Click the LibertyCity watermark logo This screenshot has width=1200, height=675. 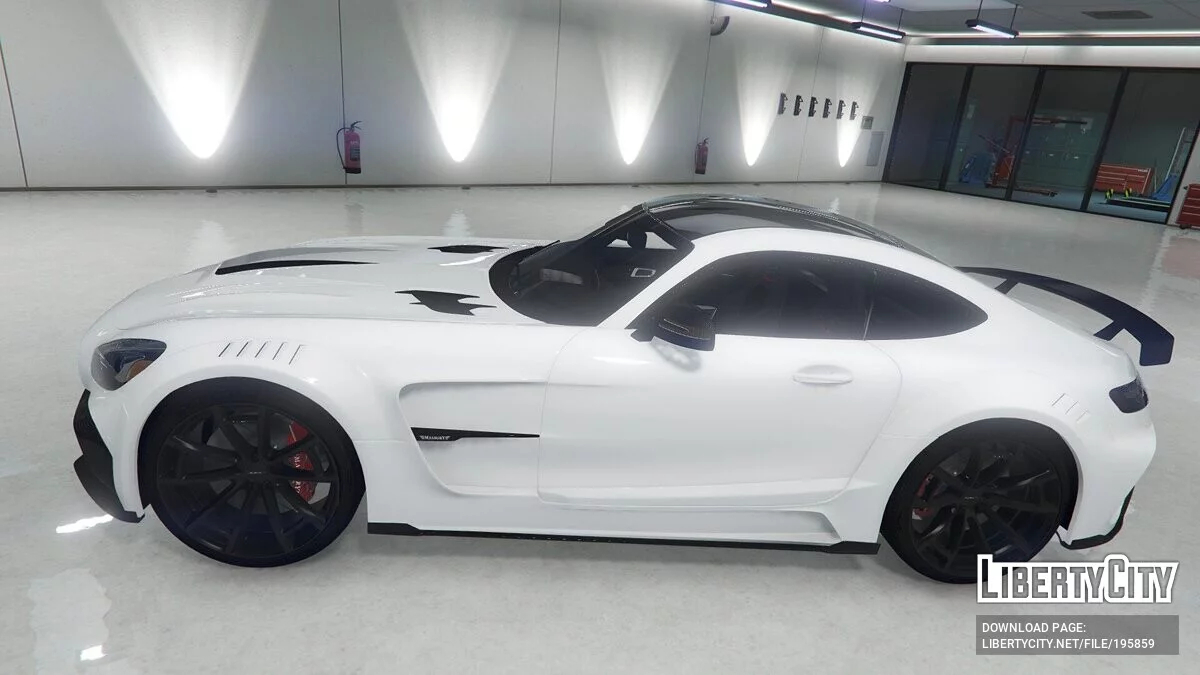point(1077,579)
